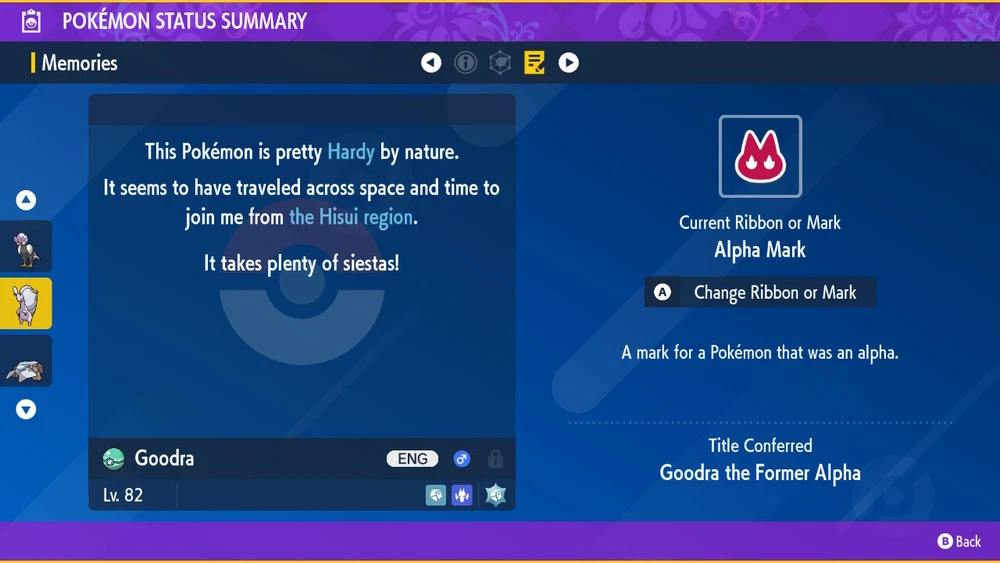This screenshot has height=563, width=1000.
Task: Select Braviary in the party list
Action: [26, 246]
